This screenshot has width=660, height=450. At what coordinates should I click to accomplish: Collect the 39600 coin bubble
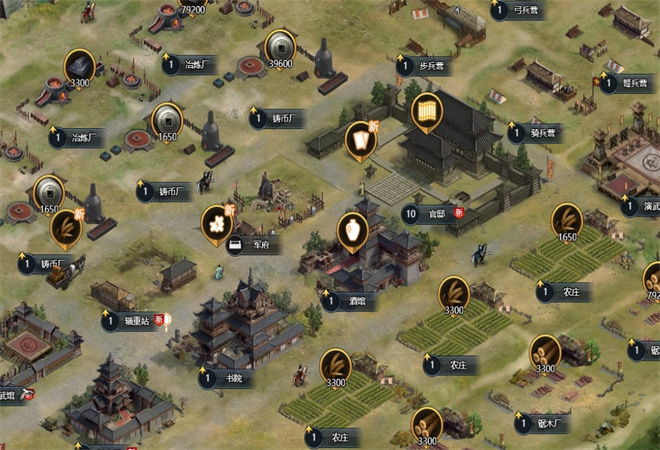280,48
